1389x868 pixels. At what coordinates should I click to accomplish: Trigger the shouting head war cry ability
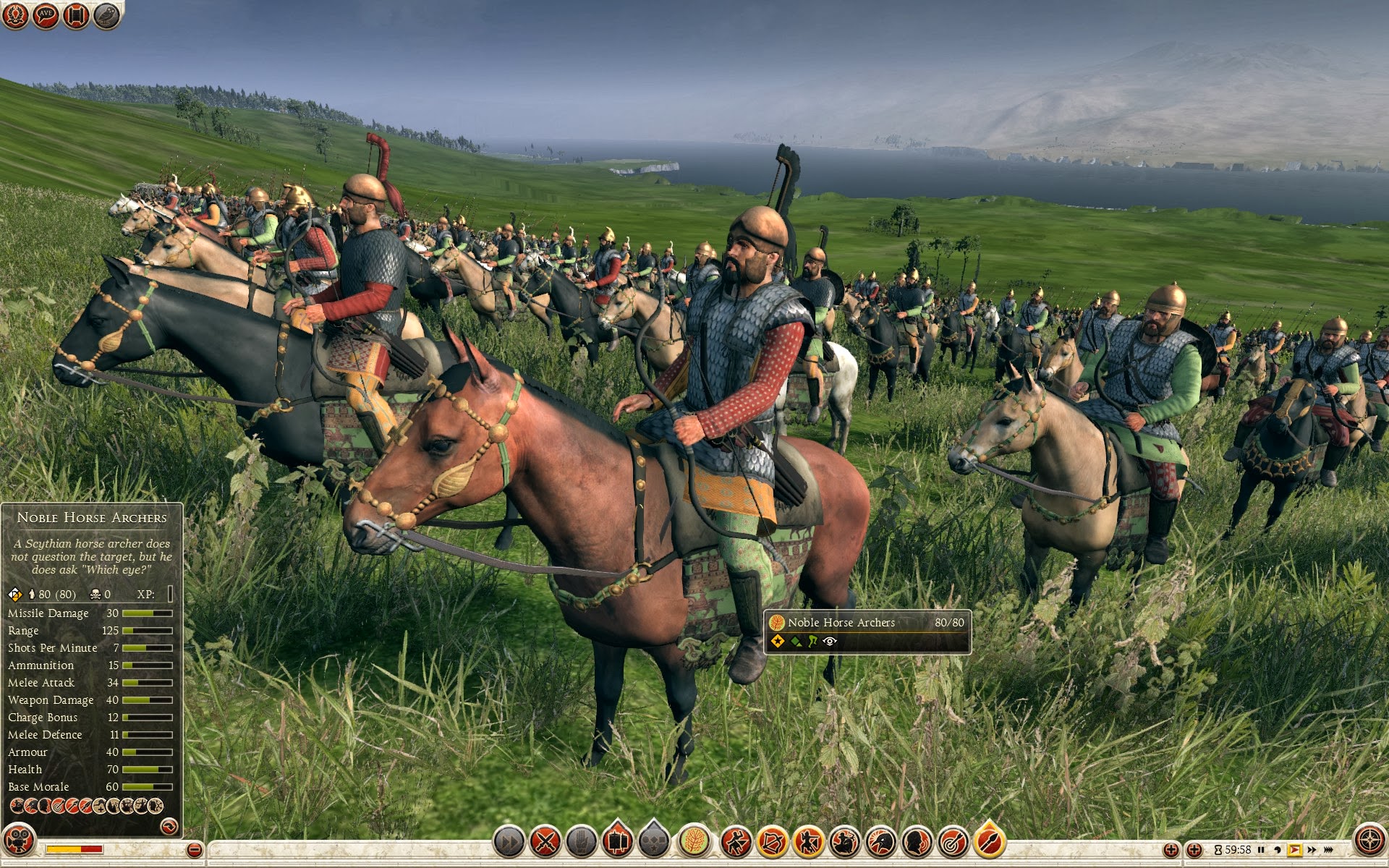pos(917,842)
